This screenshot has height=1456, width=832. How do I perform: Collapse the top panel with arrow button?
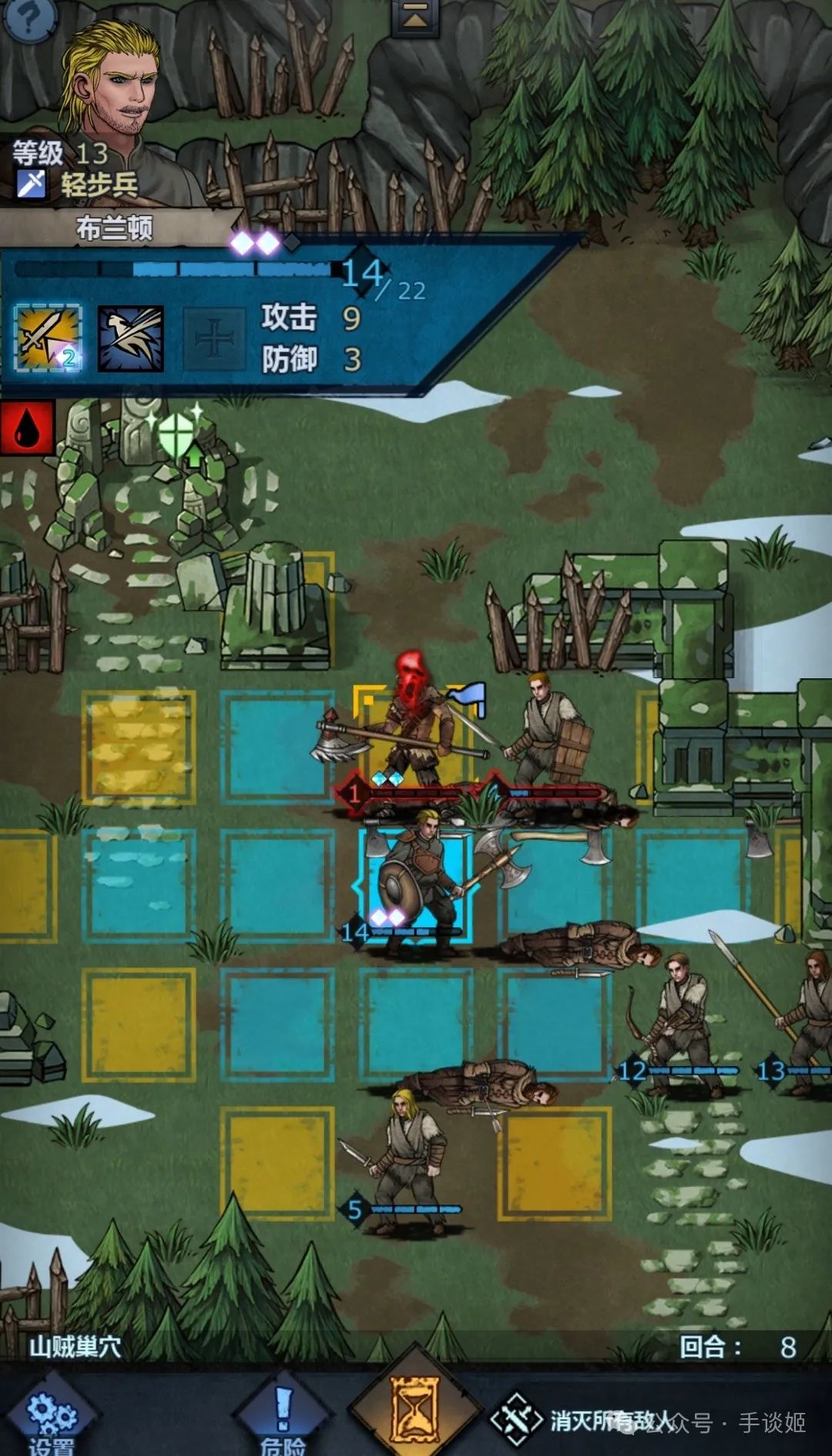click(415, 17)
